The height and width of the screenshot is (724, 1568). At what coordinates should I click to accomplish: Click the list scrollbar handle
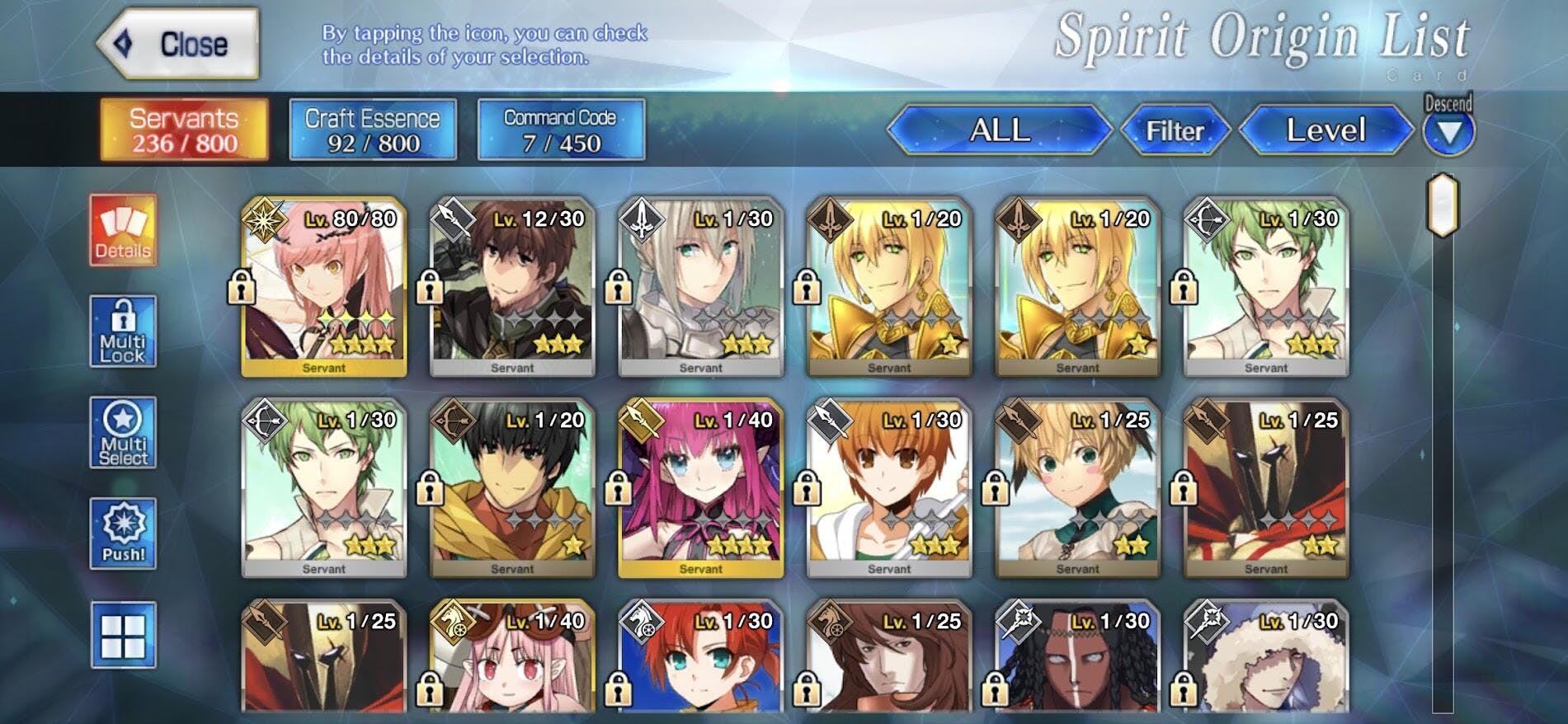pyautogui.click(x=1443, y=205)
